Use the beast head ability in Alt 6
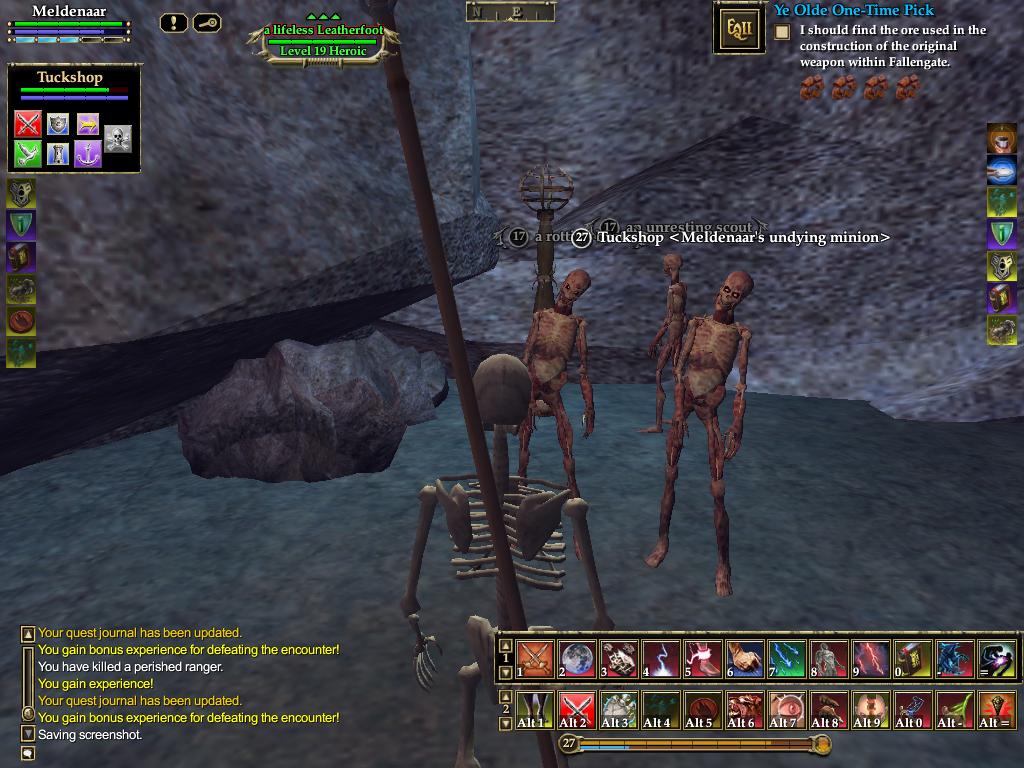The height and width of the screenshot is (768, 1024). [743, 709]
